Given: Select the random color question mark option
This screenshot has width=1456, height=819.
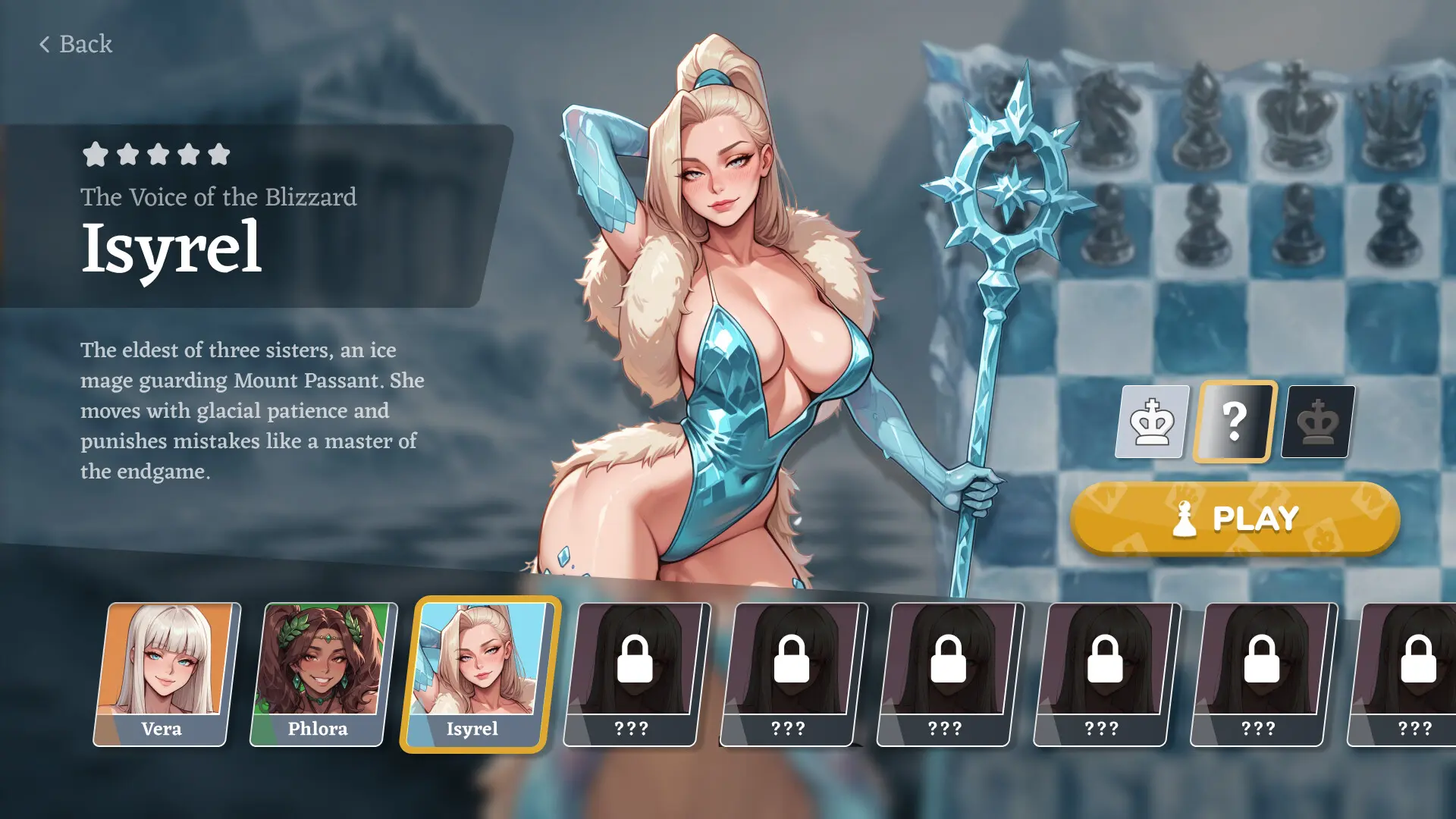Looking at the screenshot, I should tap(1235, 422).
